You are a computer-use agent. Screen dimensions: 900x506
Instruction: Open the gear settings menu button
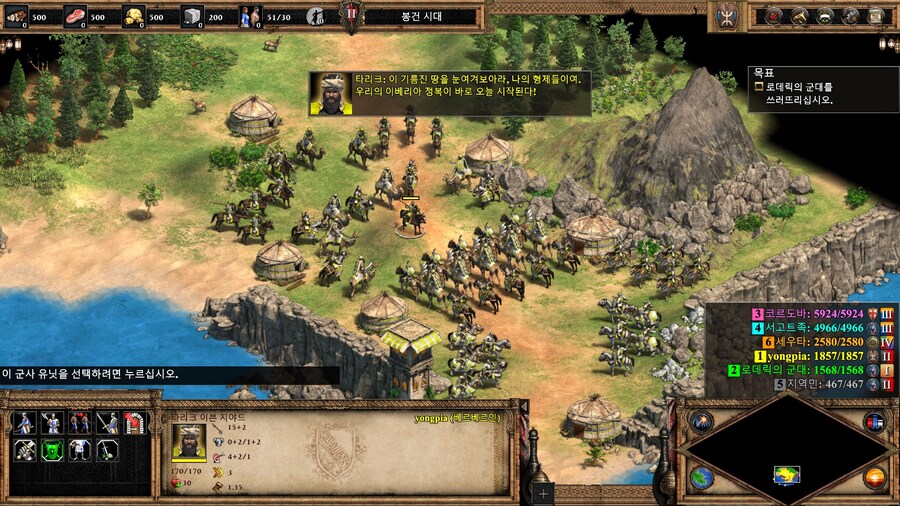click(x=852, y=15)
